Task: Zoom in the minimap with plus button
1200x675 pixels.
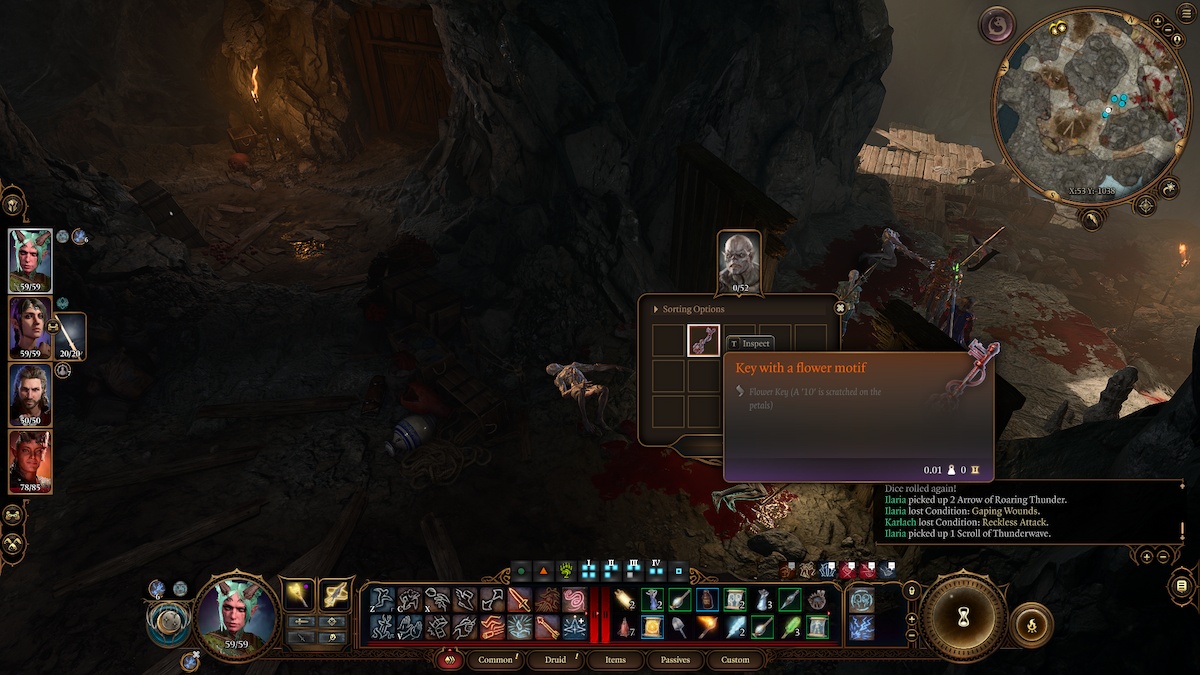Action: pyautogui.click(x=1157, y=21)
